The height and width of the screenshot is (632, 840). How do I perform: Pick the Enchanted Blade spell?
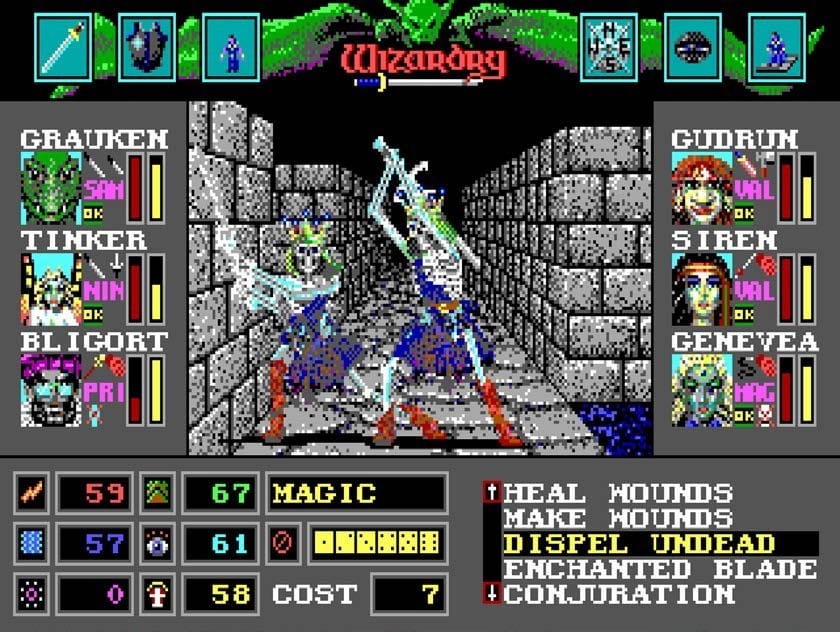tap(660, 569)
